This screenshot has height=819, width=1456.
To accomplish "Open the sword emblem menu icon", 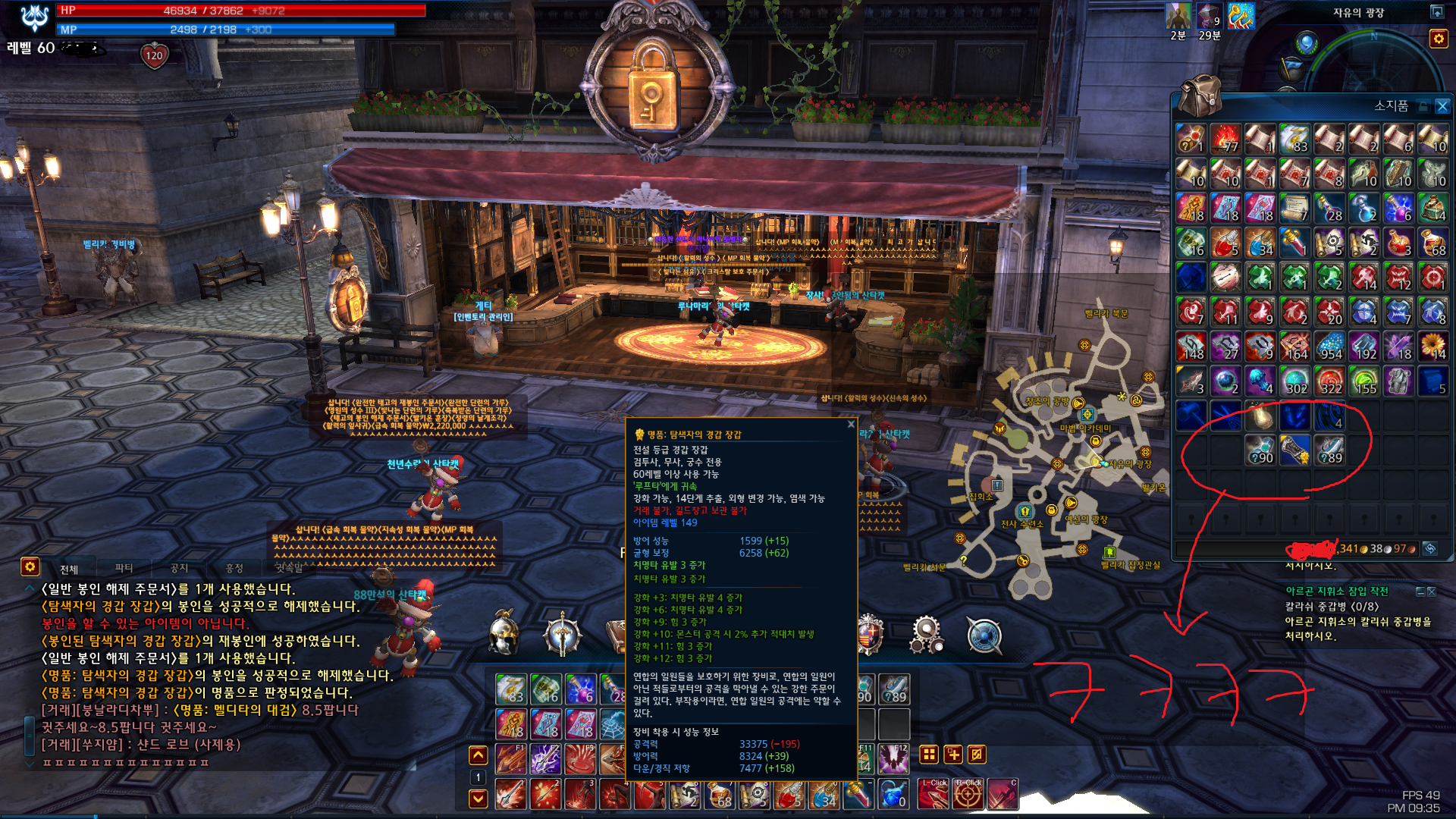I will [562, 634].
